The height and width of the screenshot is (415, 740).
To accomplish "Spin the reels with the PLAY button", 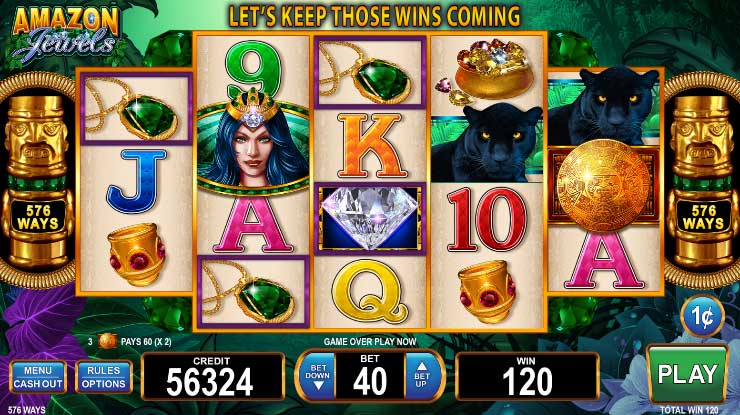I will pos(687,374).
